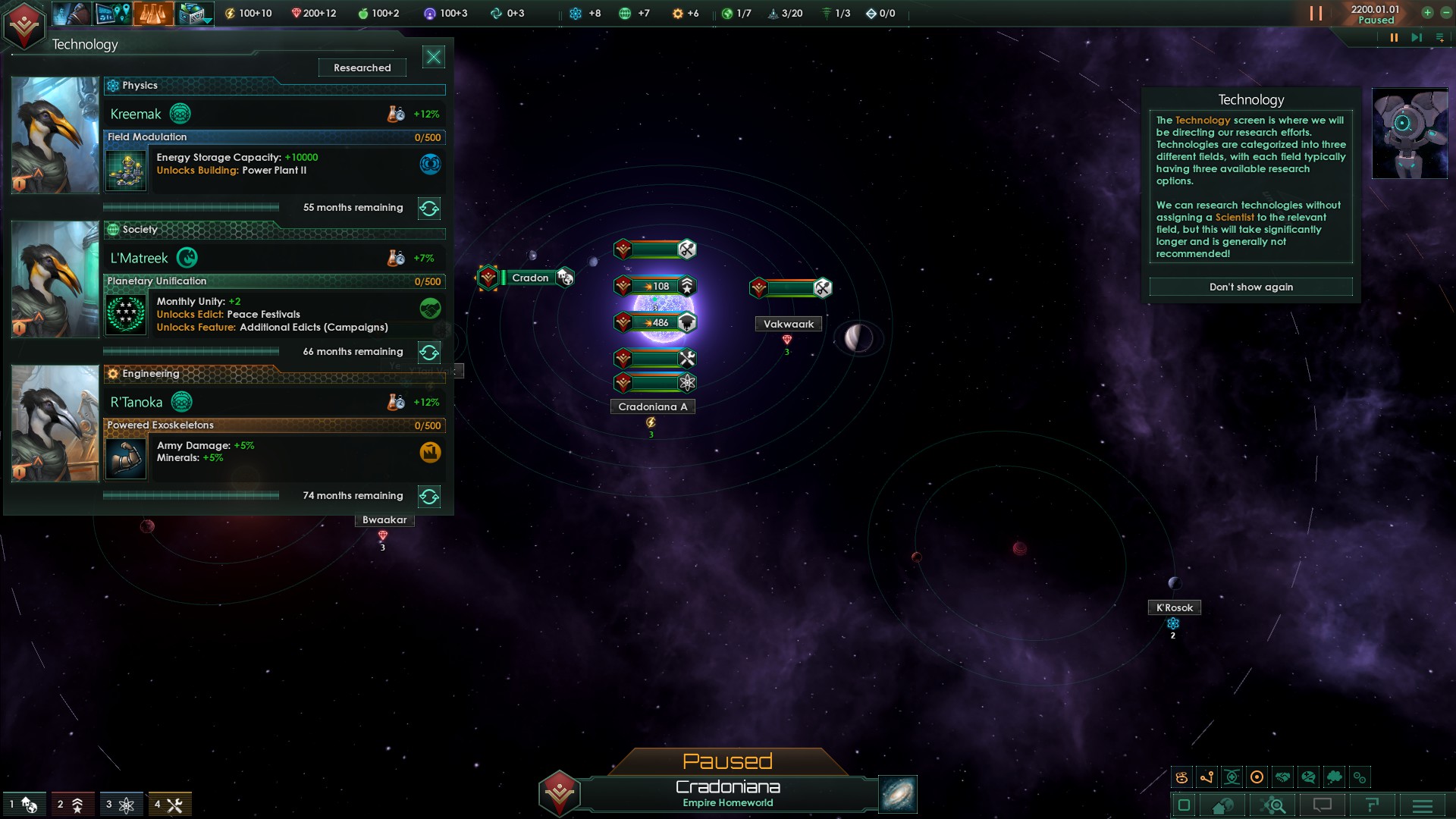Open the Technology tab with flask icon

(x=152, y=13)
